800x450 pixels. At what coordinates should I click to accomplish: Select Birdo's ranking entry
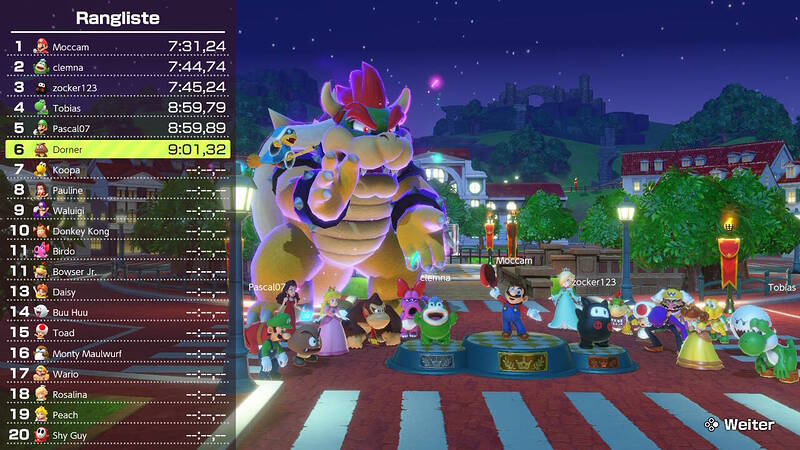[x=118, y=251]
